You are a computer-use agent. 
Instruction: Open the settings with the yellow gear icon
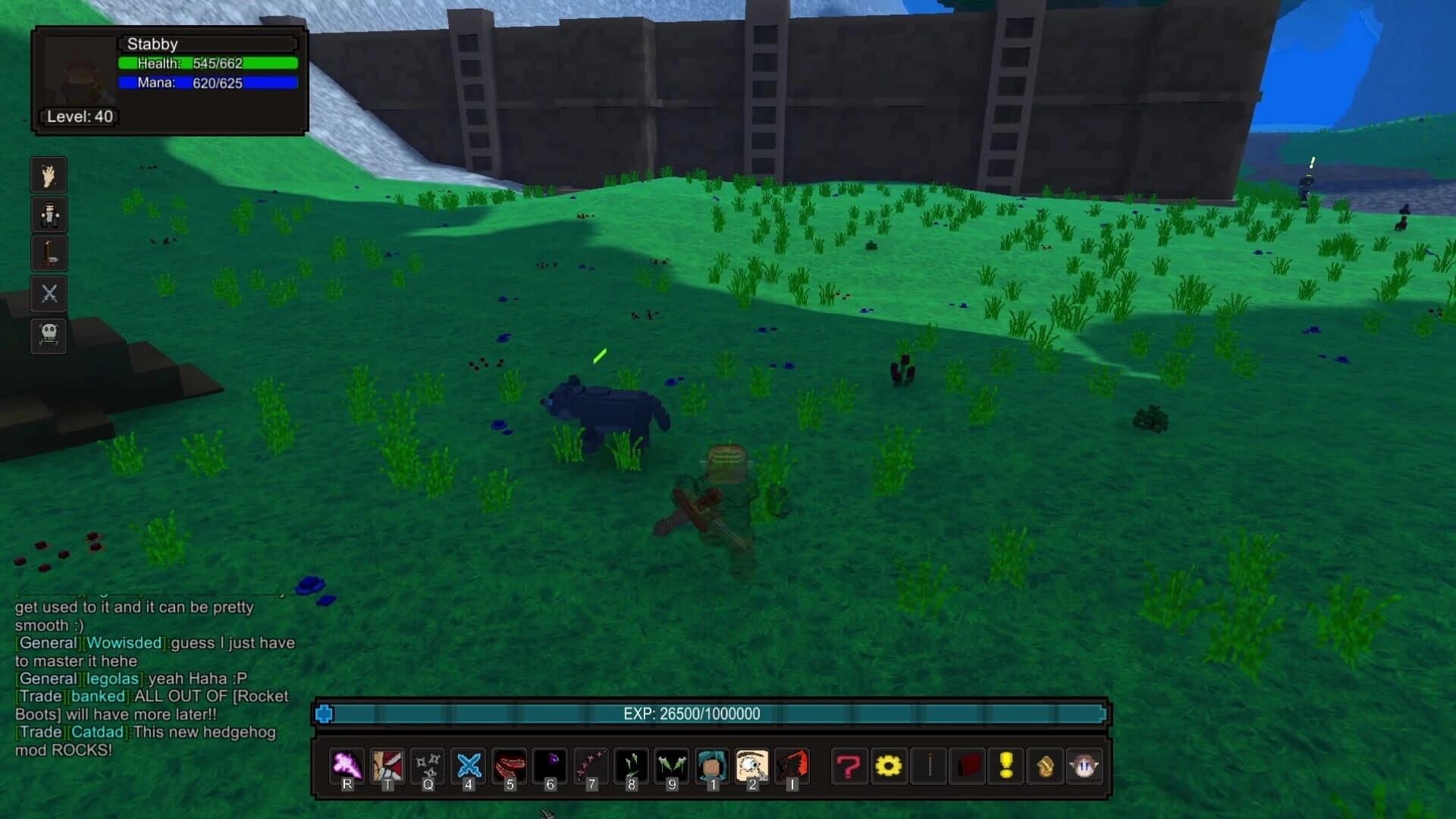coord(889,766)
